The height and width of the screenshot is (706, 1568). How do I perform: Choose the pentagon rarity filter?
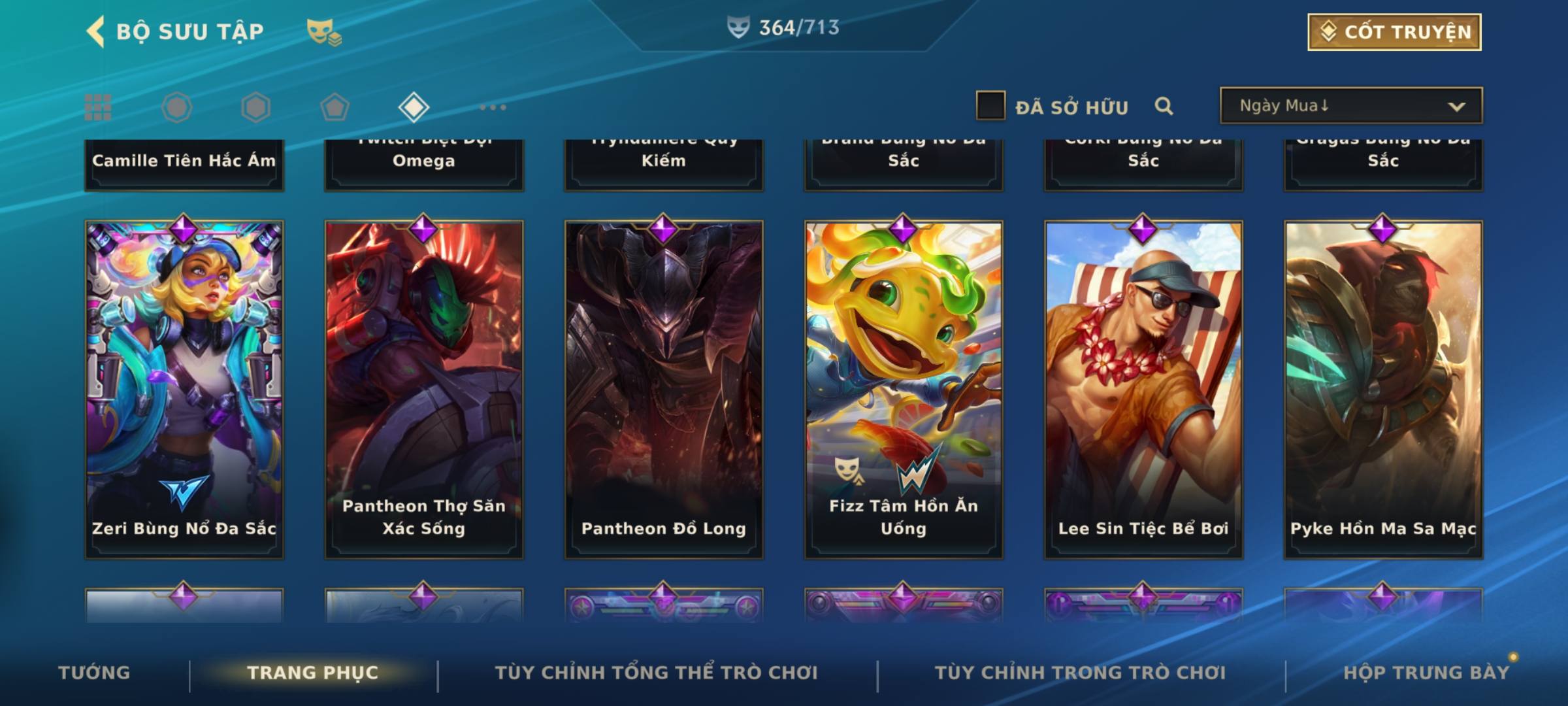pos(335,107)
